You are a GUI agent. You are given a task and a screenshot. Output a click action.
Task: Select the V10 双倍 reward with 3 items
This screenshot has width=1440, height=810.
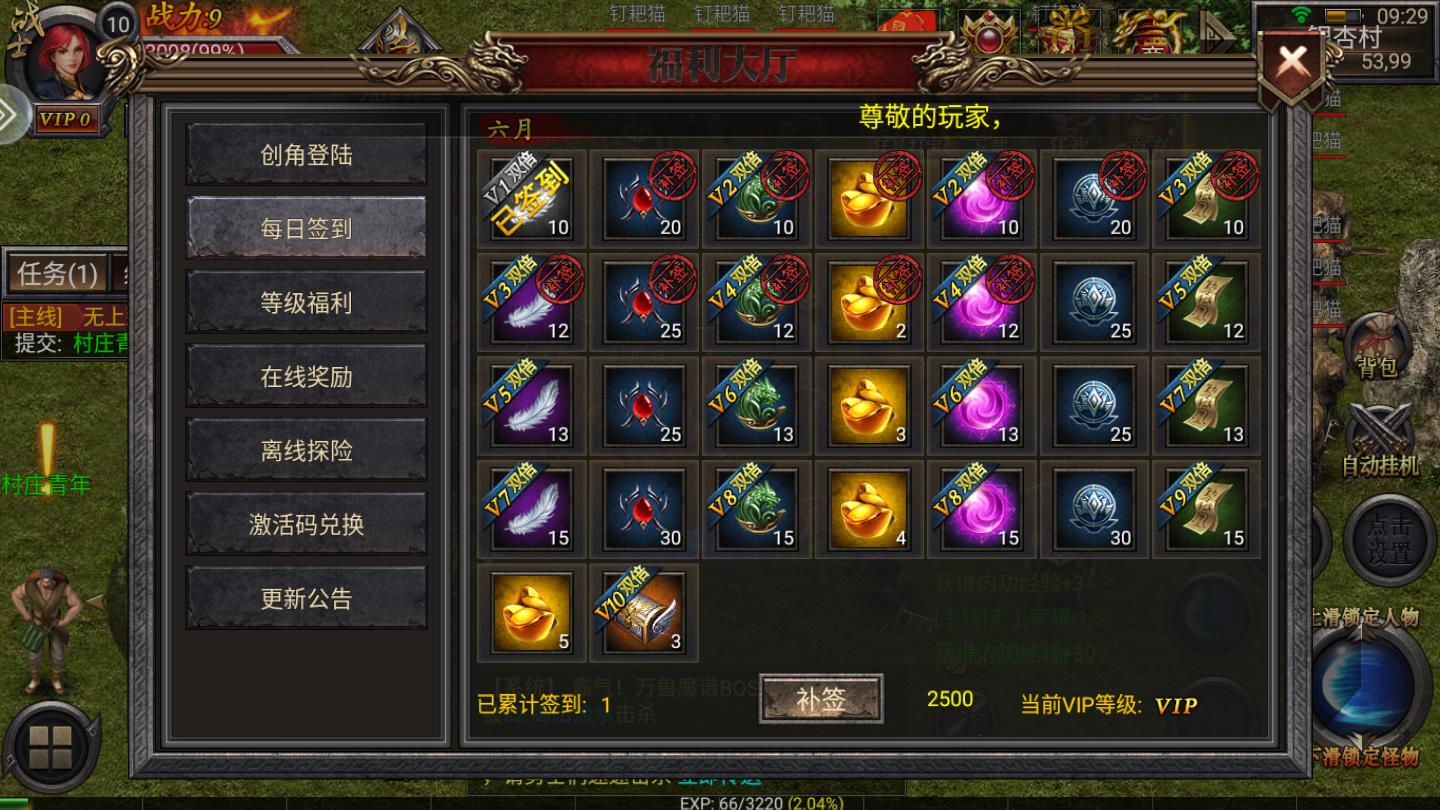point(643,613)
